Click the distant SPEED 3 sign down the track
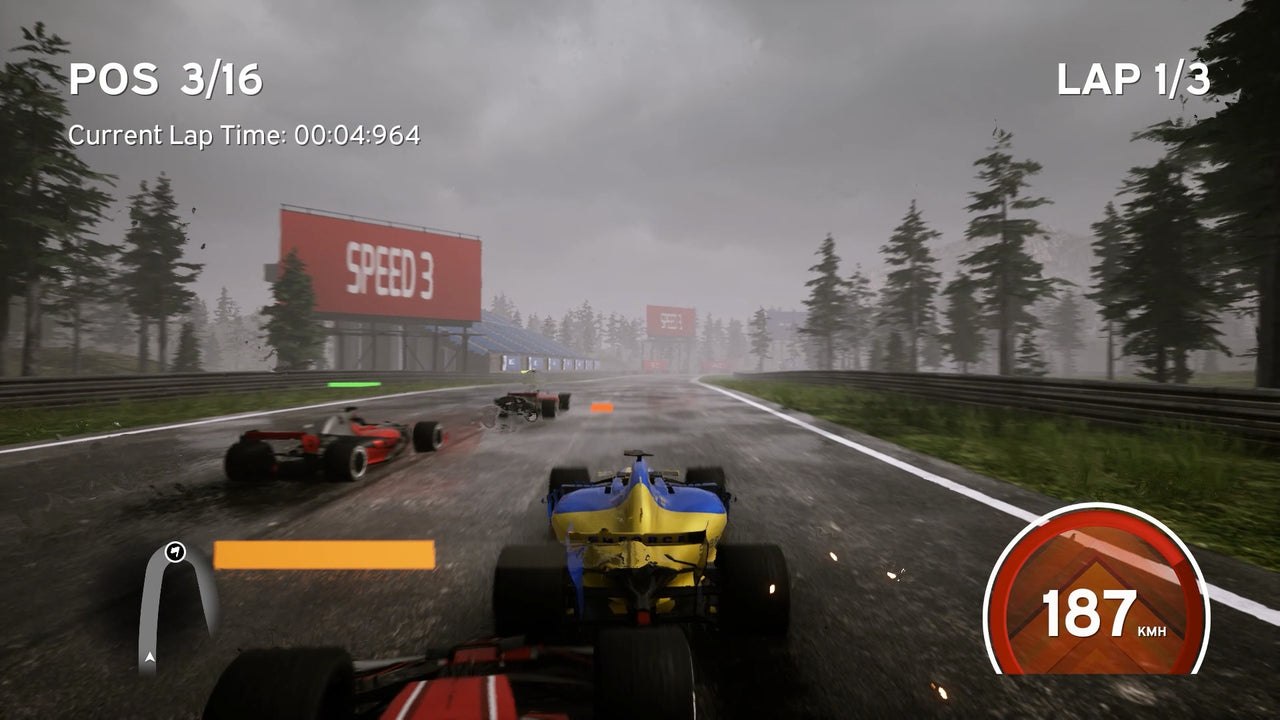This screenshot has width=1280, height=720. (x=671, y=322)
